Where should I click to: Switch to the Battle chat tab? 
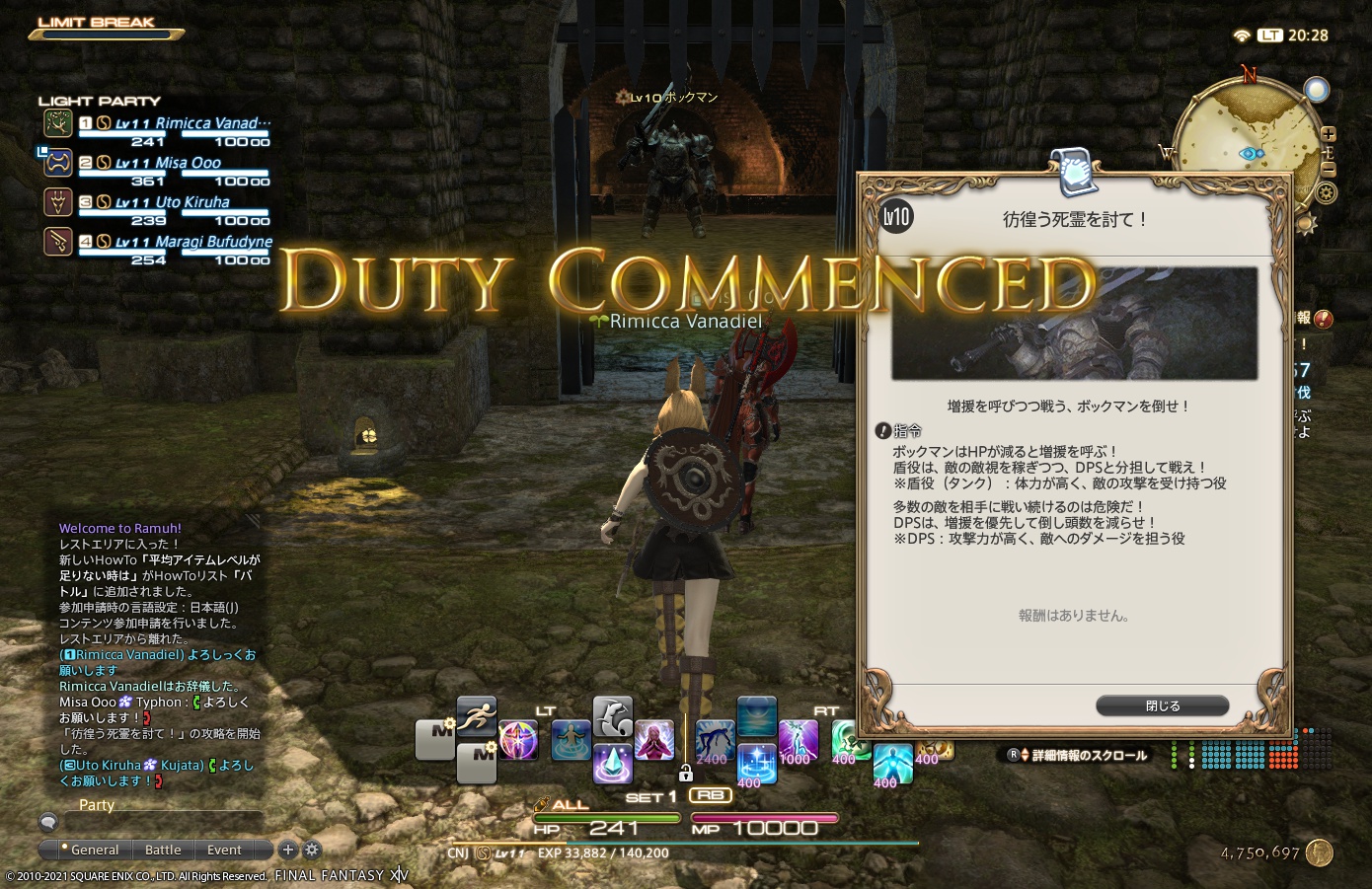pyautogui.click(x=163, y=850)
